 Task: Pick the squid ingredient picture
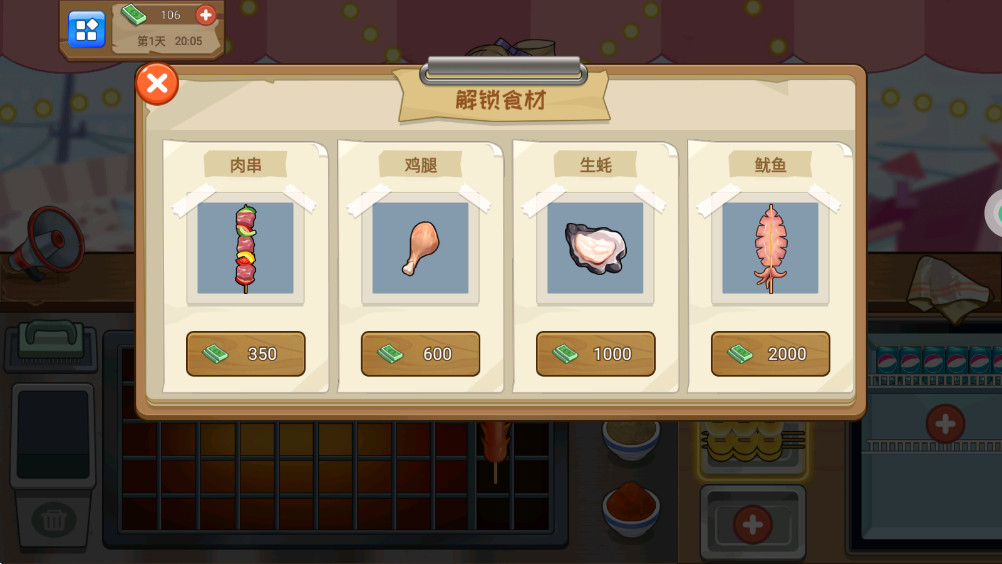[x=770, y=248]
